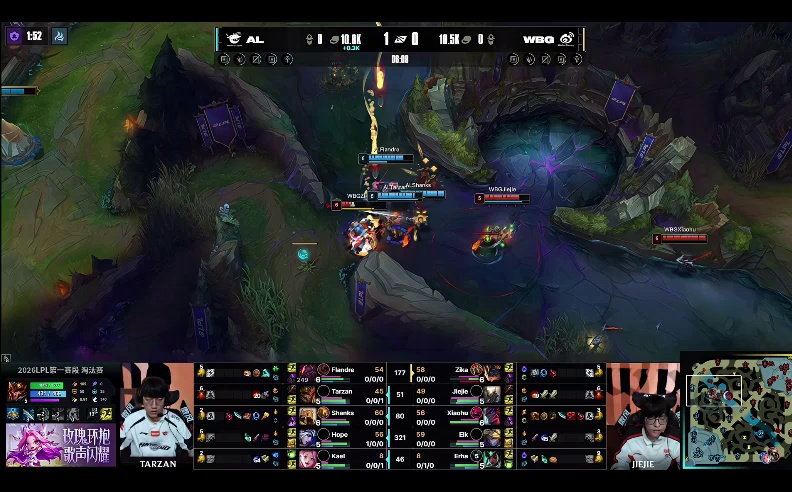
Task: Pick Kael's row in the scoreboard
Action: click(x=342, y=458)
